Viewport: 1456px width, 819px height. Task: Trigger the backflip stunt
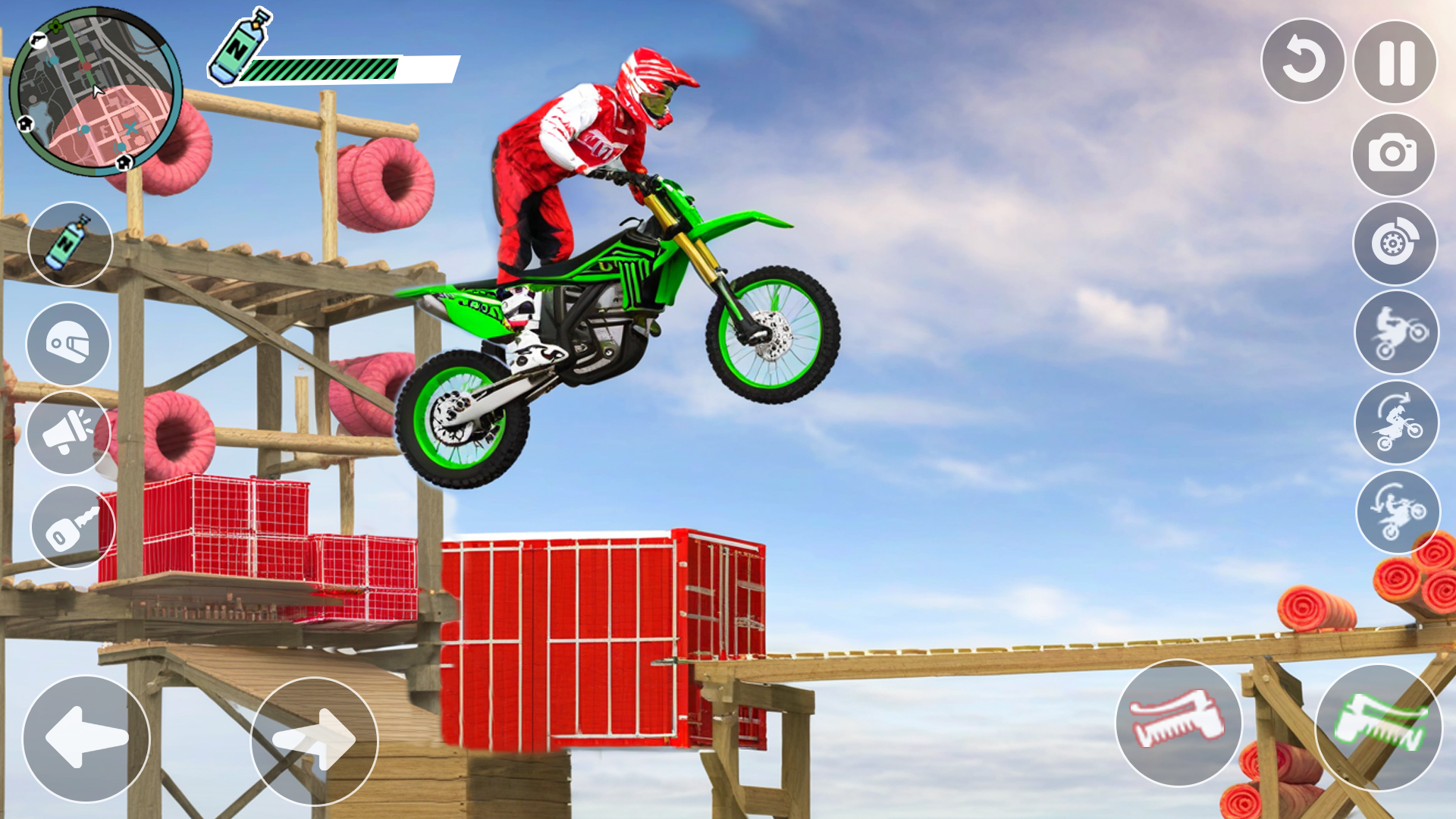pos(1398,513)
